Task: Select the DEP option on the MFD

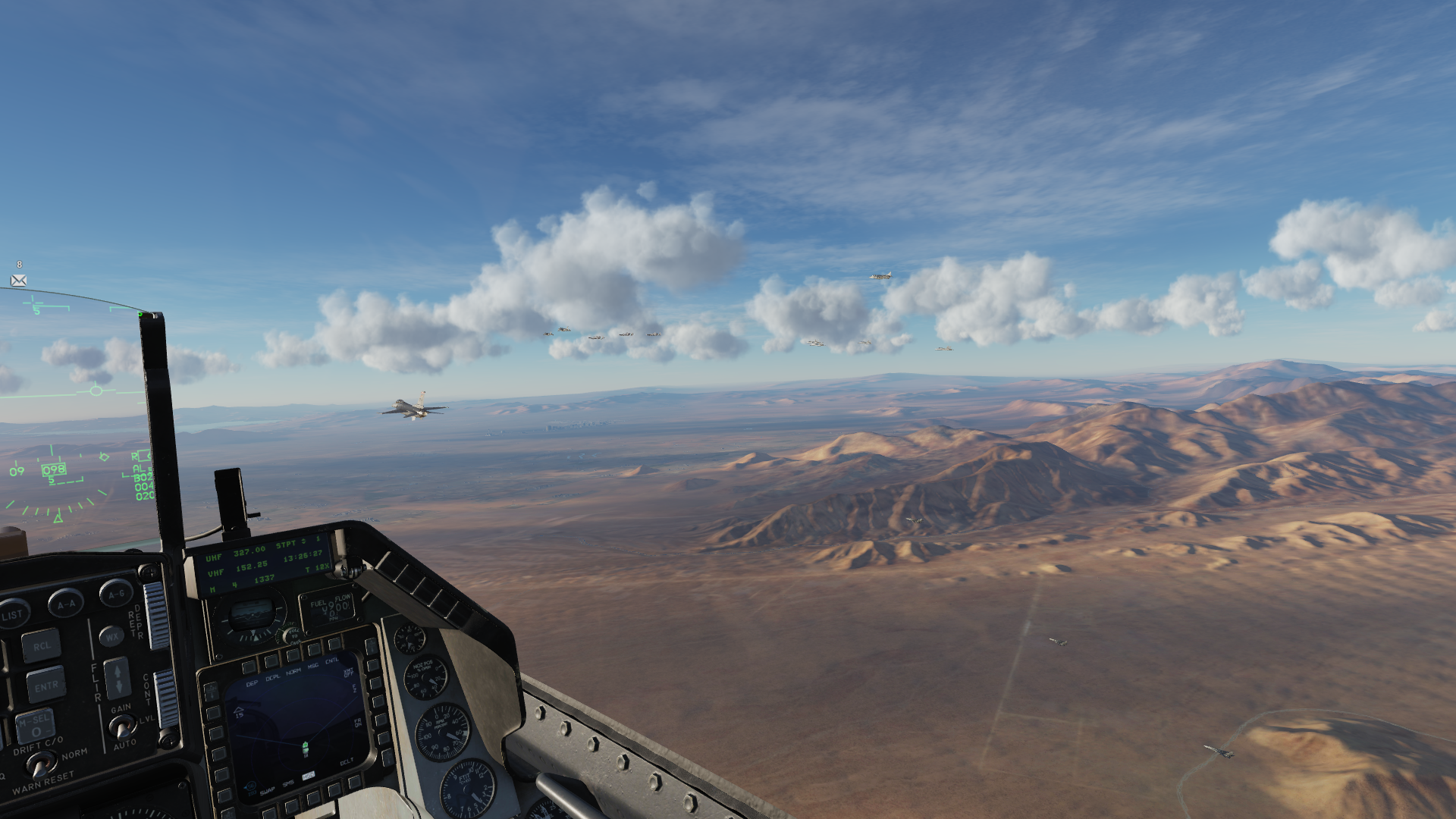Action: (x=252, y=683)
